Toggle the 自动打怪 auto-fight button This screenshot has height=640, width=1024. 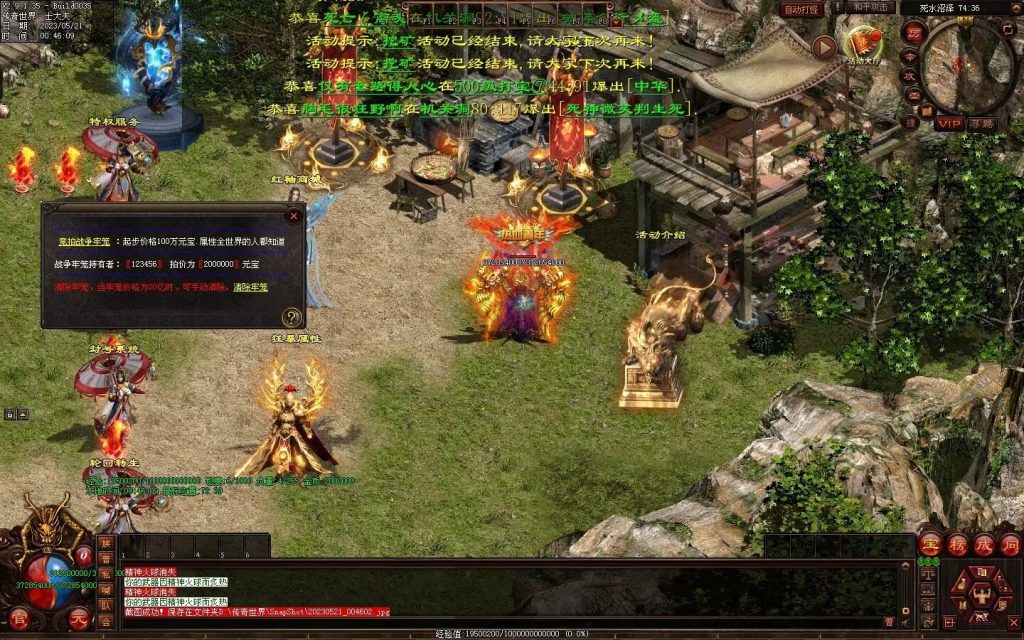[x=801, y=9]
